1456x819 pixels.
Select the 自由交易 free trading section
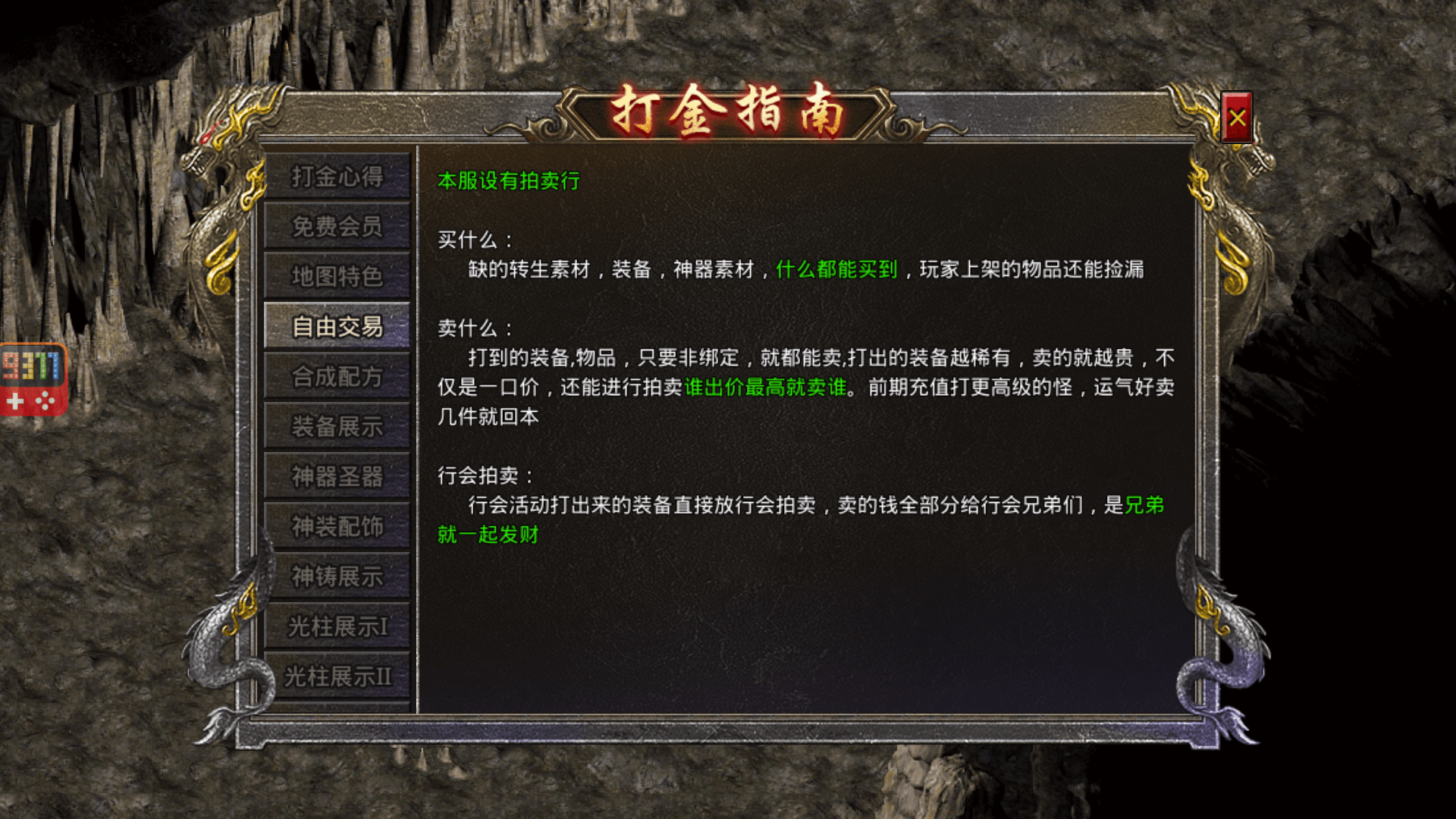pos(337,327)
